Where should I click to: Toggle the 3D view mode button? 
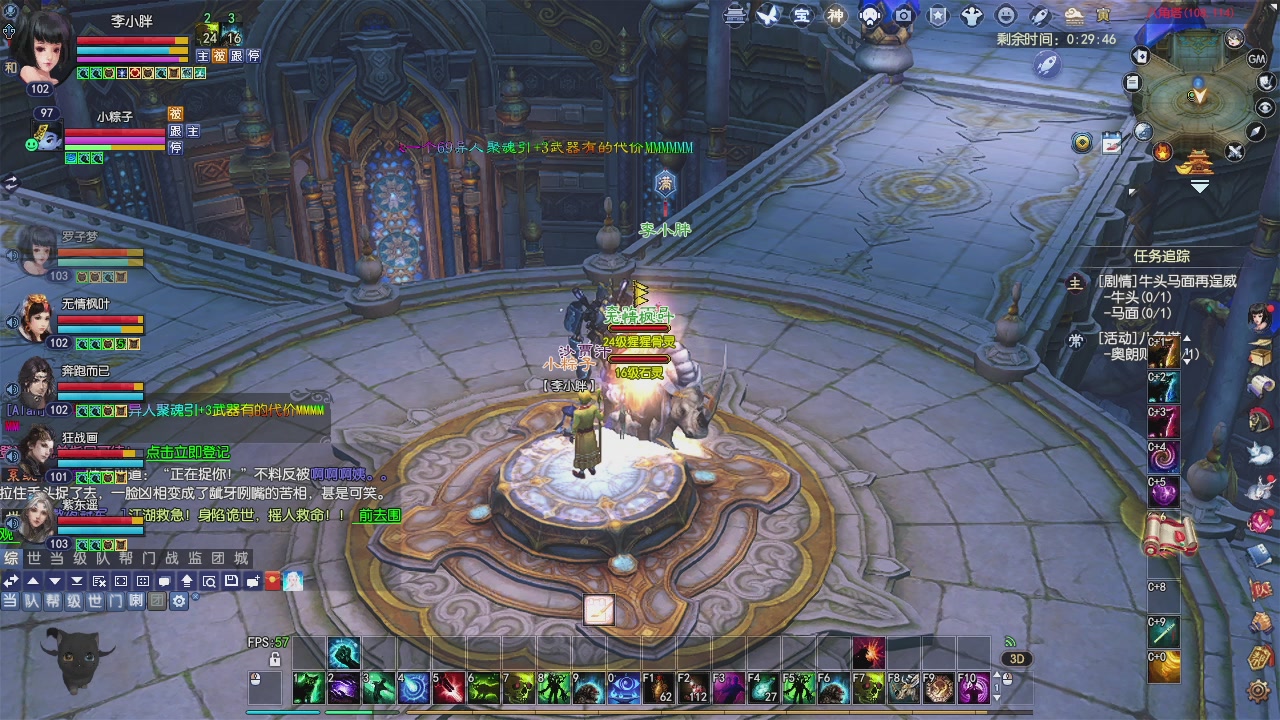tap(1017, 659)
